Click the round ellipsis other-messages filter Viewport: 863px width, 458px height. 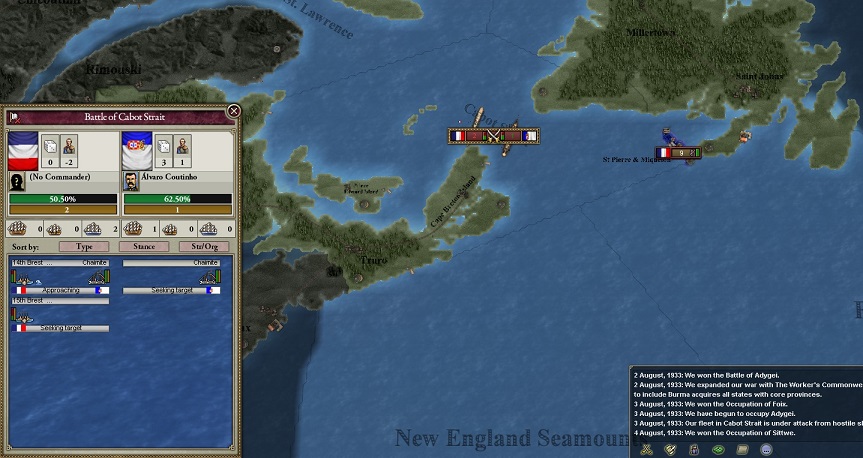(767, 450)
